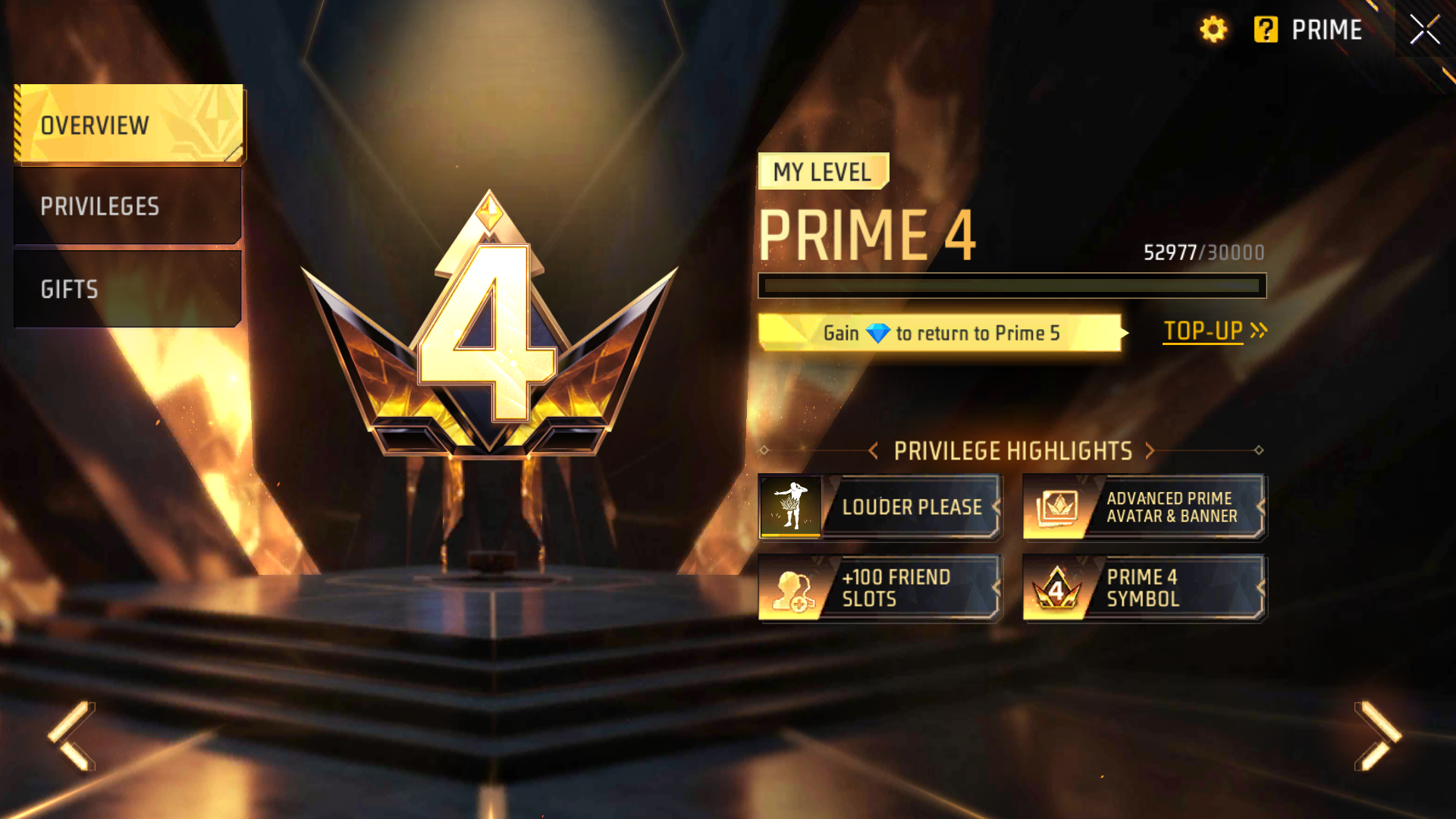Close the Prime screen with the X
Image resolution: width=1456 pixels, height=819 pixels.
tap(1424, 30)
